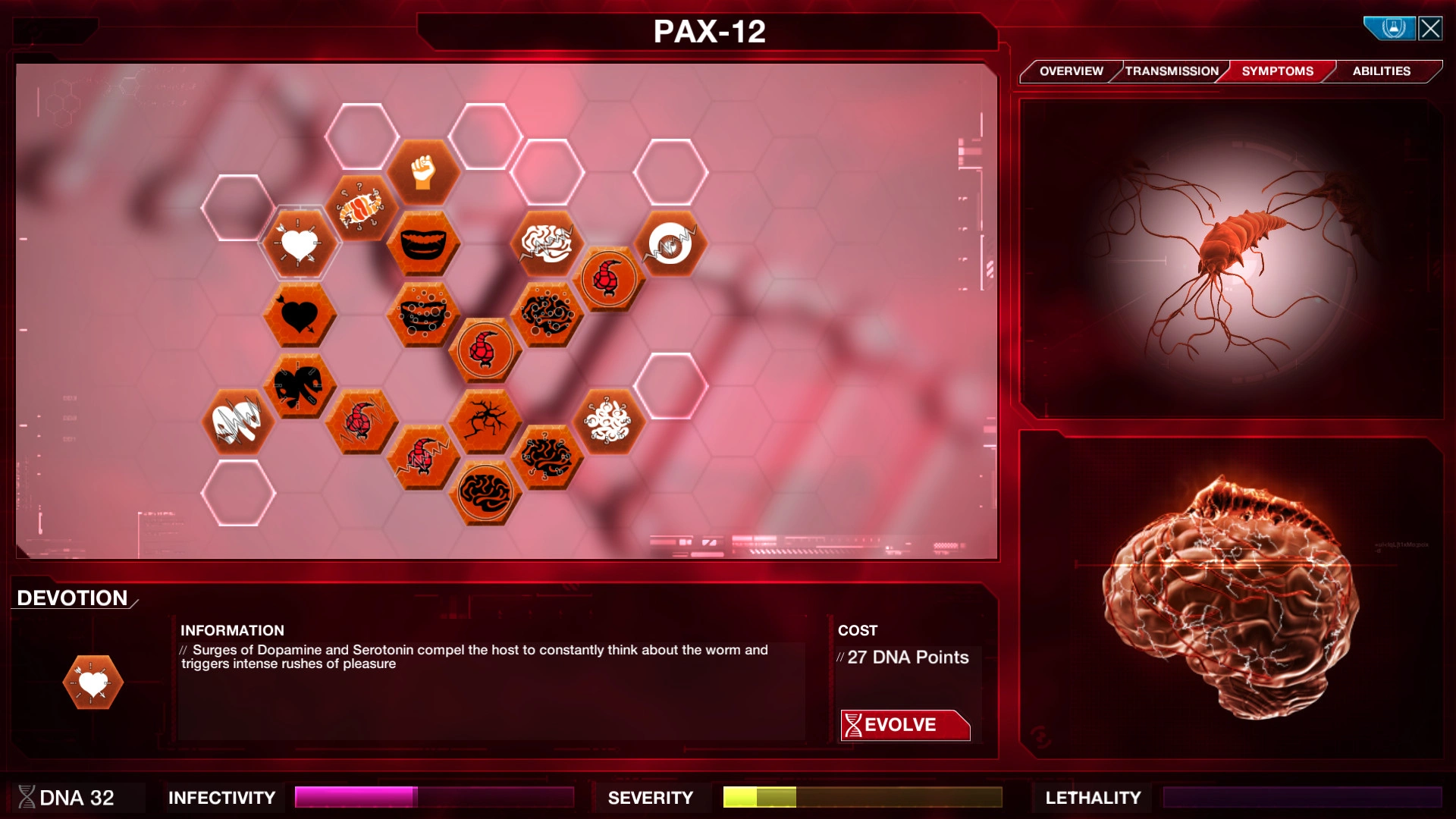The image size is (1456, 819).
Task: Switch to the Overview tab
Action: [1072, 71]
